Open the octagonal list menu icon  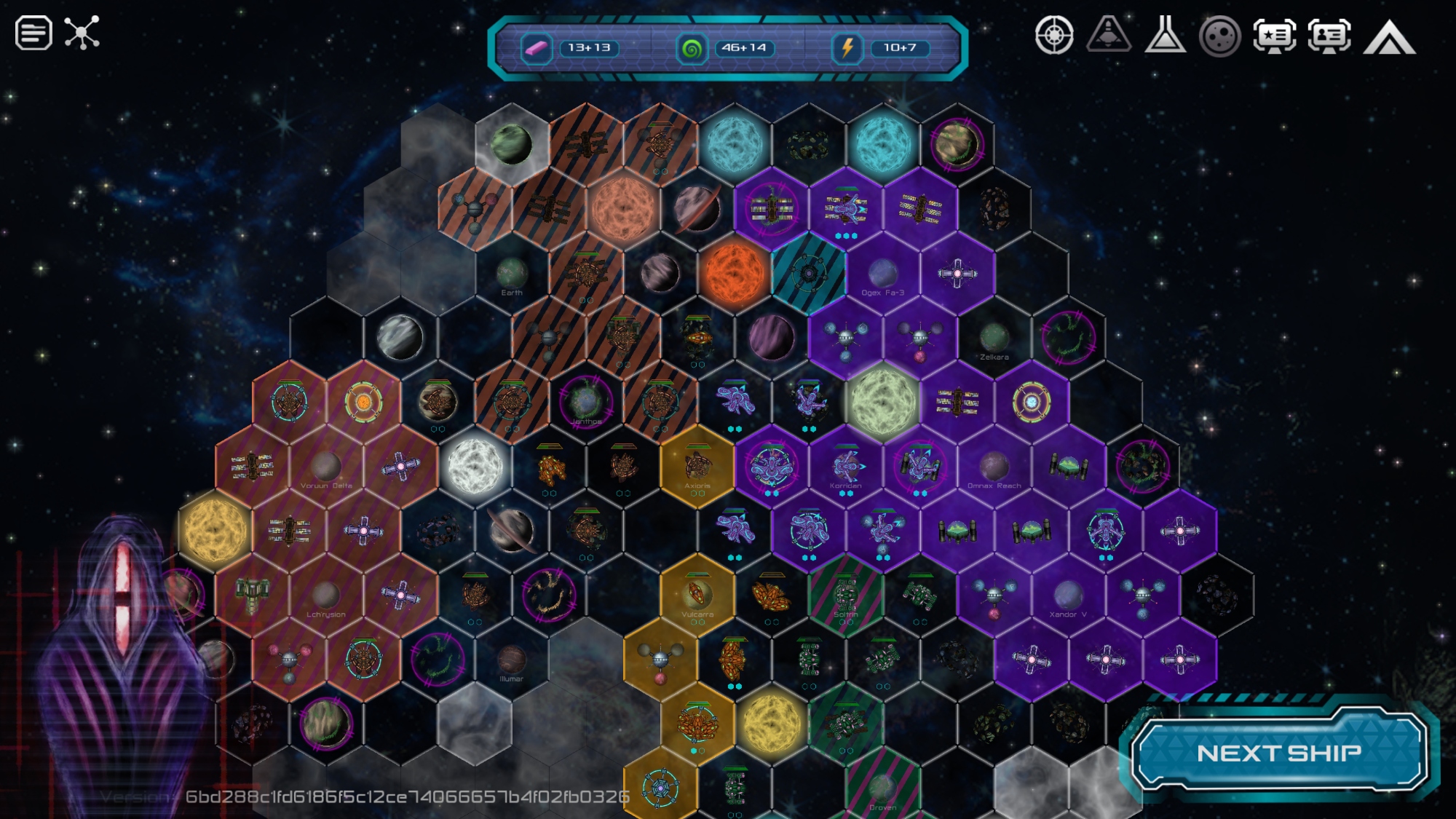(33, 33)
